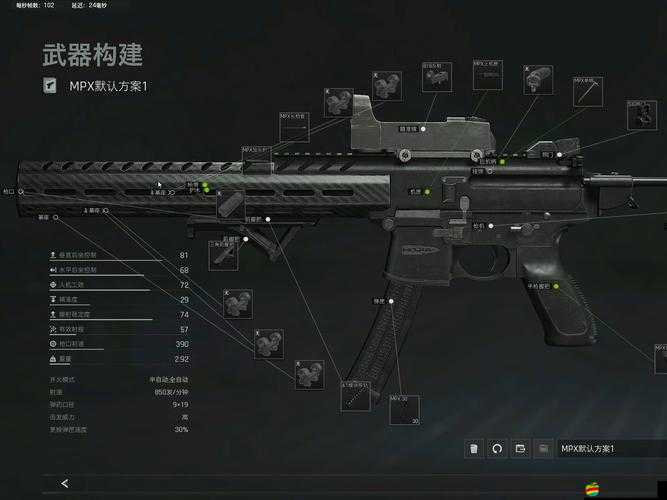Open the folder icon button beside reset

[521, 449]
